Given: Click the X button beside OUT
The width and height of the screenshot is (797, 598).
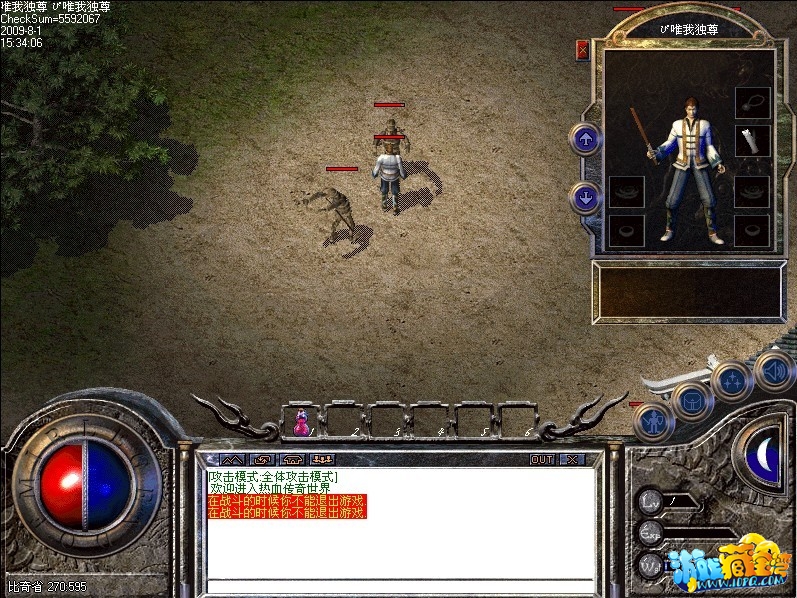Looking at the screenshot, I should coord(571,459).
